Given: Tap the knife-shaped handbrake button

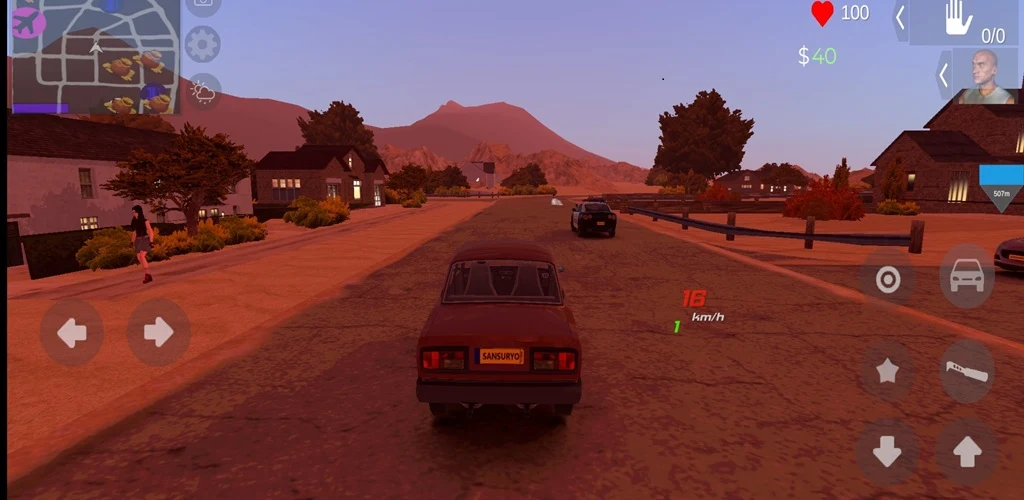Looking at the screenshot, I should point(967,371).
